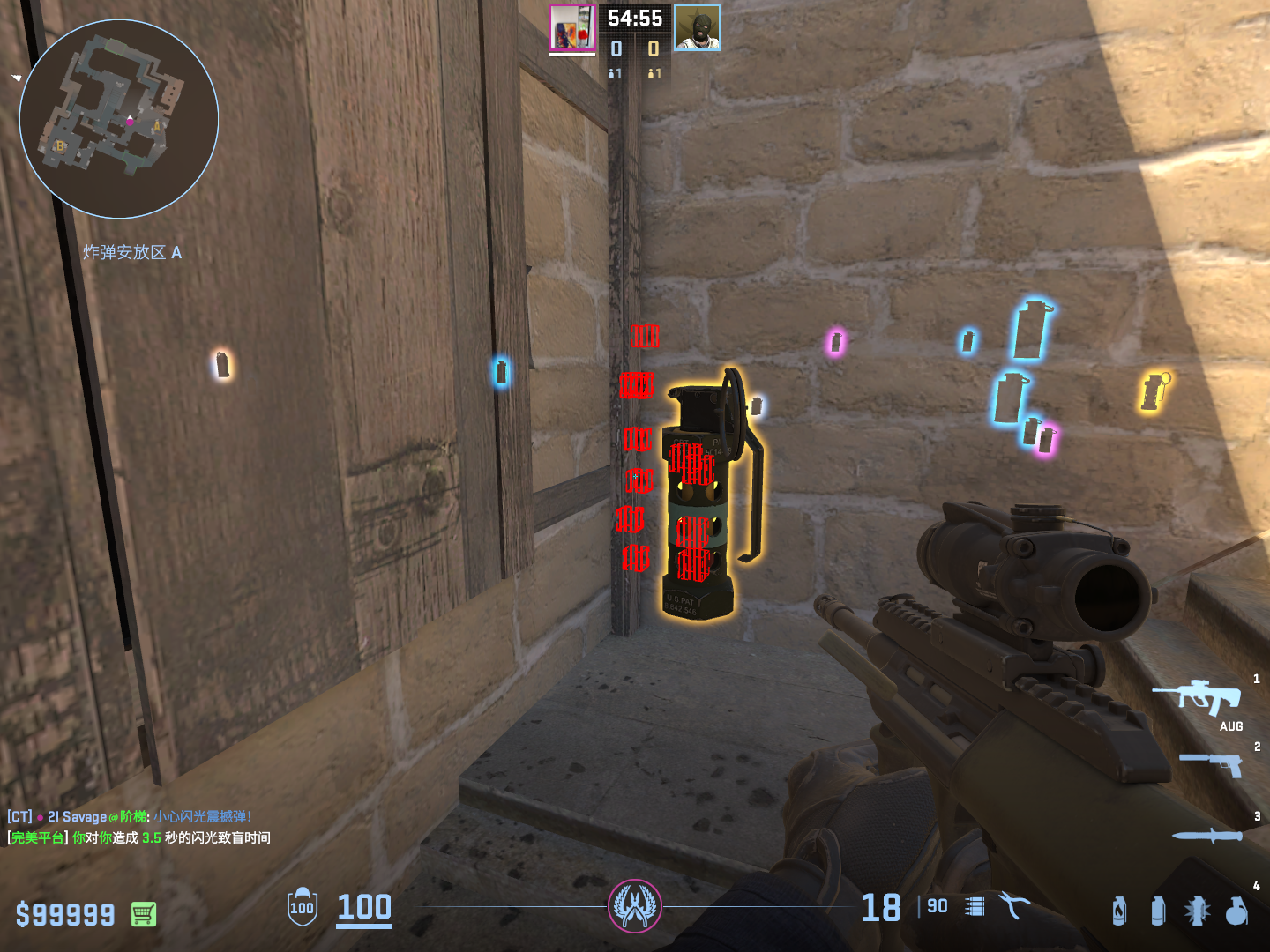Image resolution: width=1270 pixels, height=952 pixels.
Task: Click the Savage flashbang warning chat line
Action: tap(130, 817)
